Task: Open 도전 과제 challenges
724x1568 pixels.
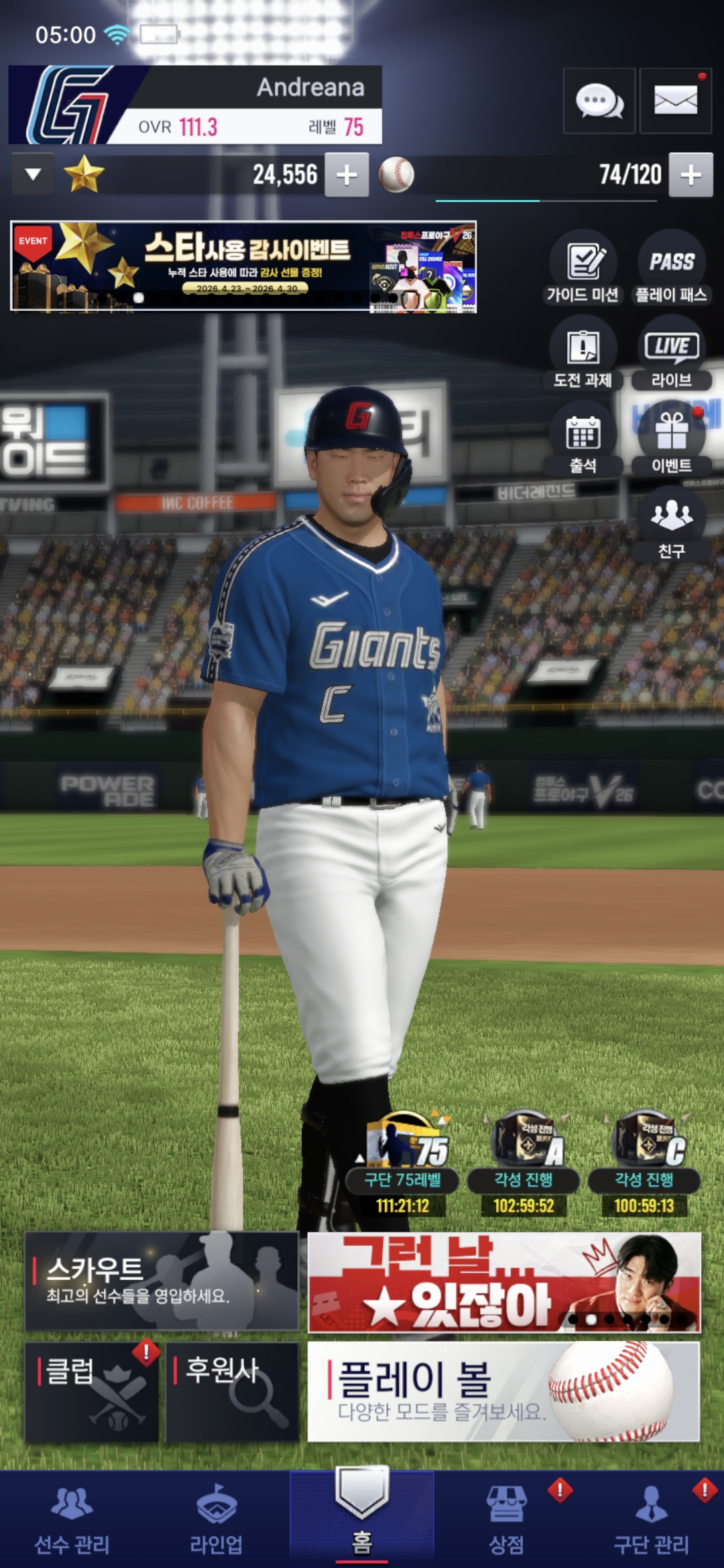Action: tap(583, 354)
